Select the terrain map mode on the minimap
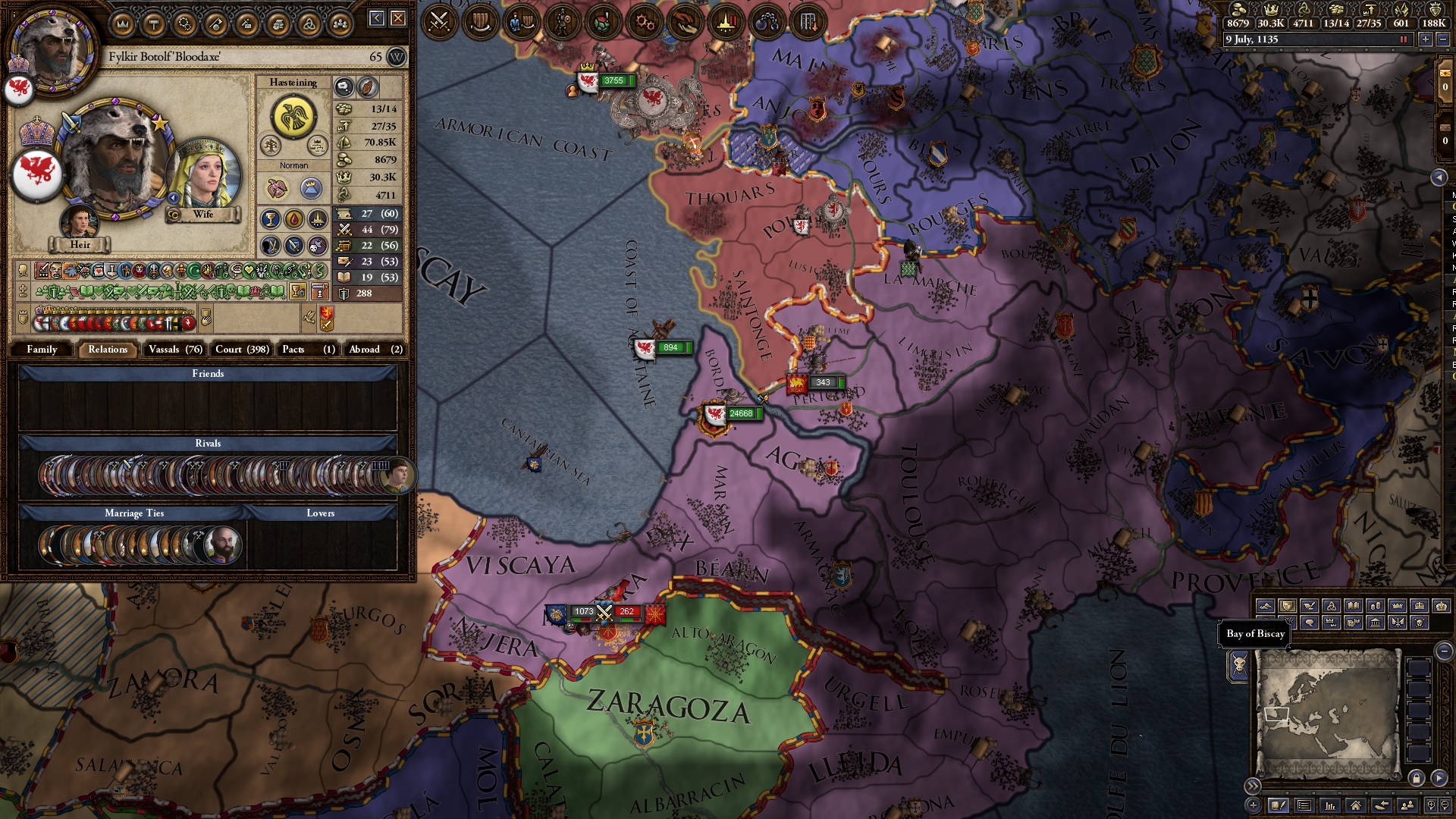1456x819 pixels. tap(1266, 607)
